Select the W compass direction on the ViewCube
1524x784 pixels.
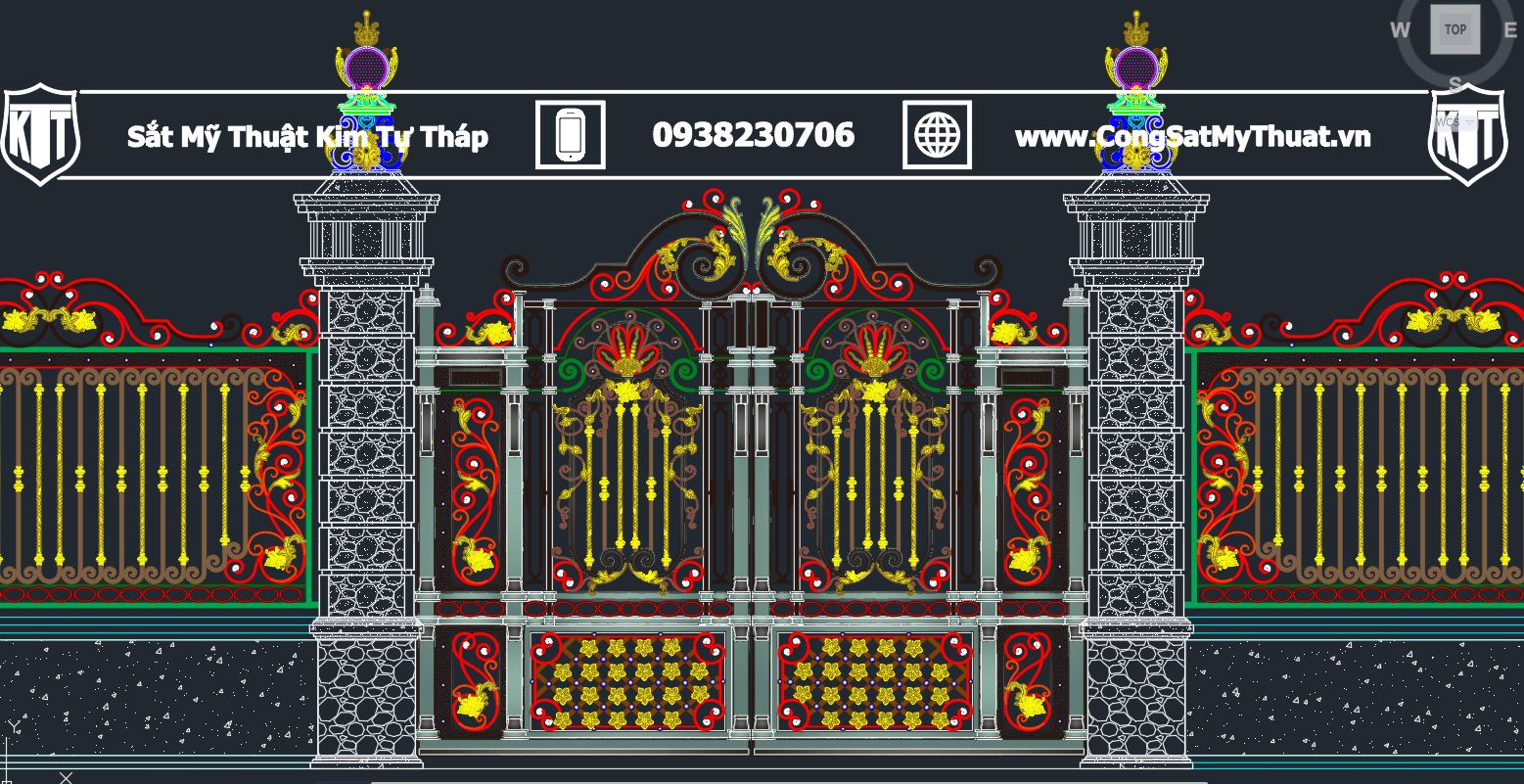pos(1401,30)
